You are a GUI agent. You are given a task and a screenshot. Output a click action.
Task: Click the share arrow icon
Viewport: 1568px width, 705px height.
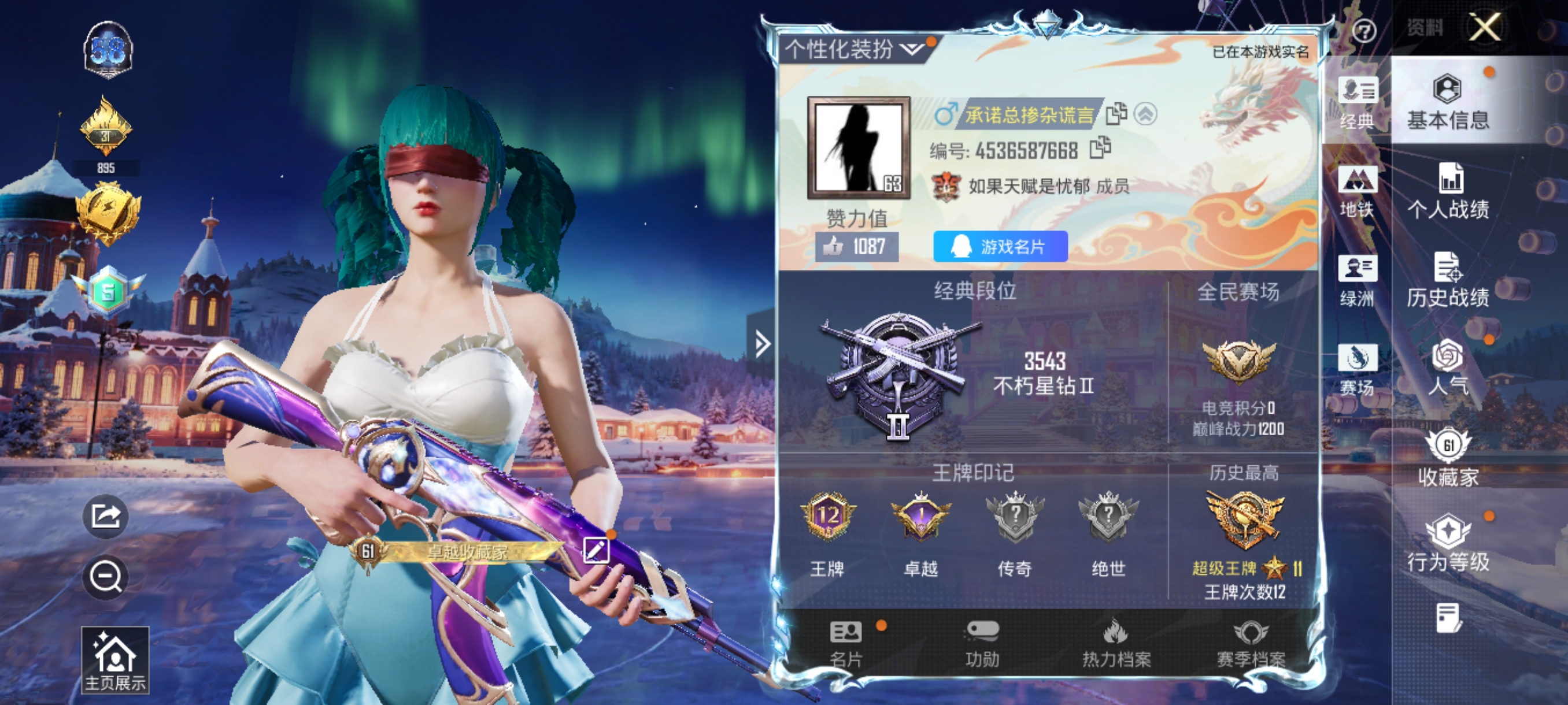105,517
